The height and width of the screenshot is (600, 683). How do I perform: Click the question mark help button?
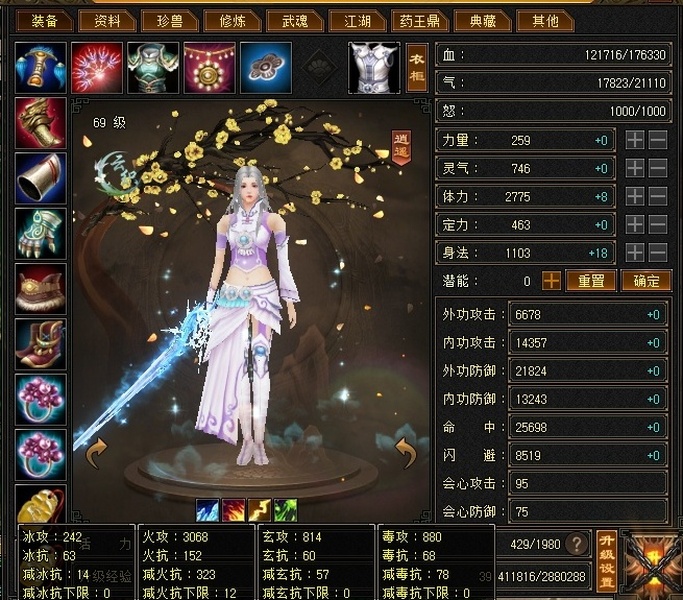(576, 544)
